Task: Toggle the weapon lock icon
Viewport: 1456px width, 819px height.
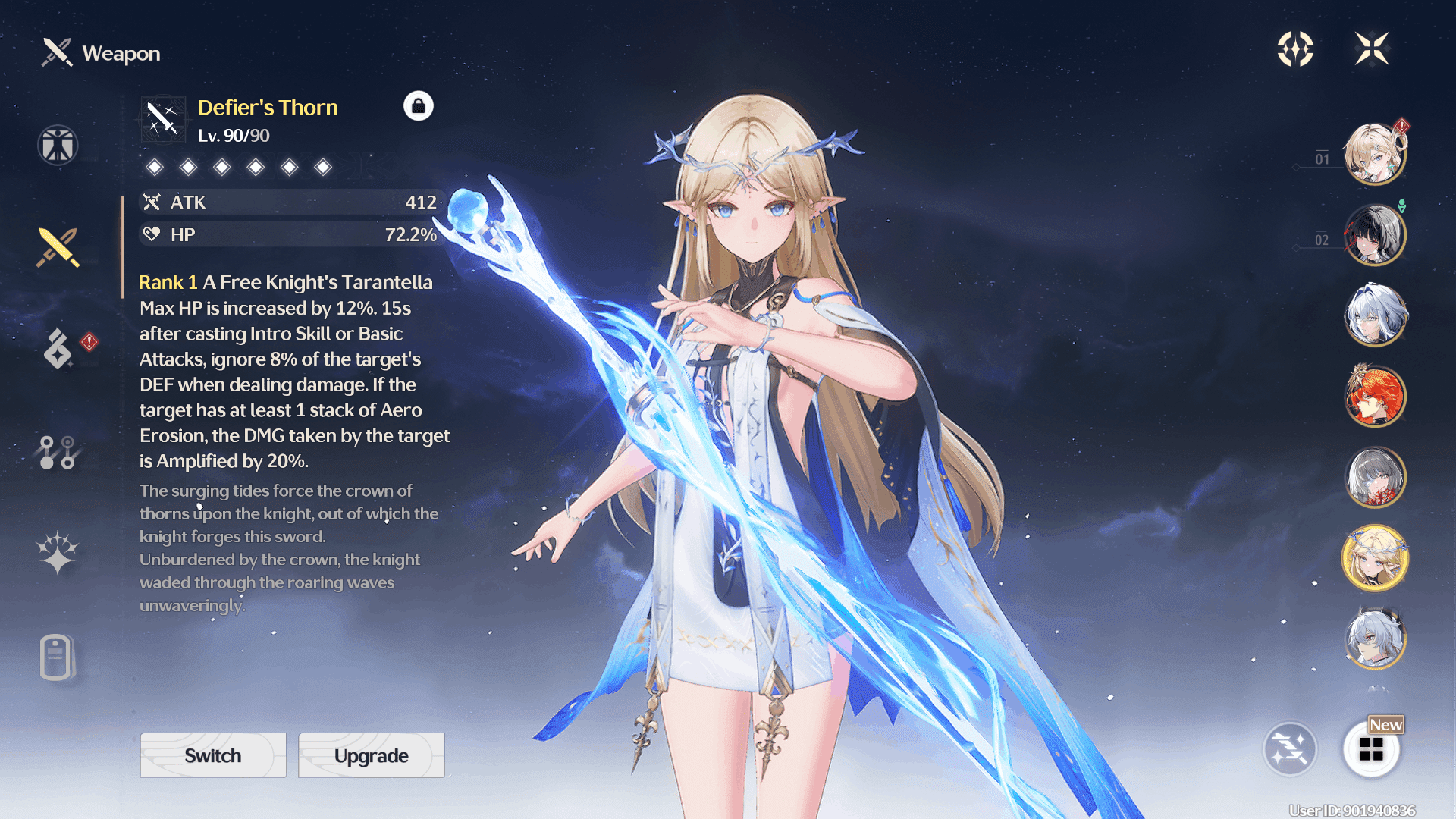Action: [x=418, y=106]
